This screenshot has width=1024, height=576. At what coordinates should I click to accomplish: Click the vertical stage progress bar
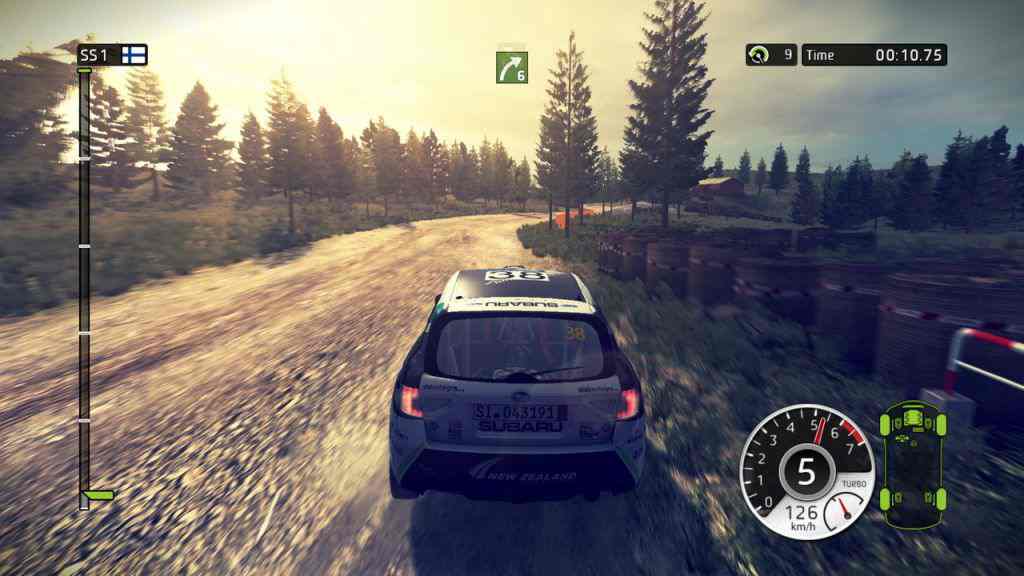coord(84,280)
